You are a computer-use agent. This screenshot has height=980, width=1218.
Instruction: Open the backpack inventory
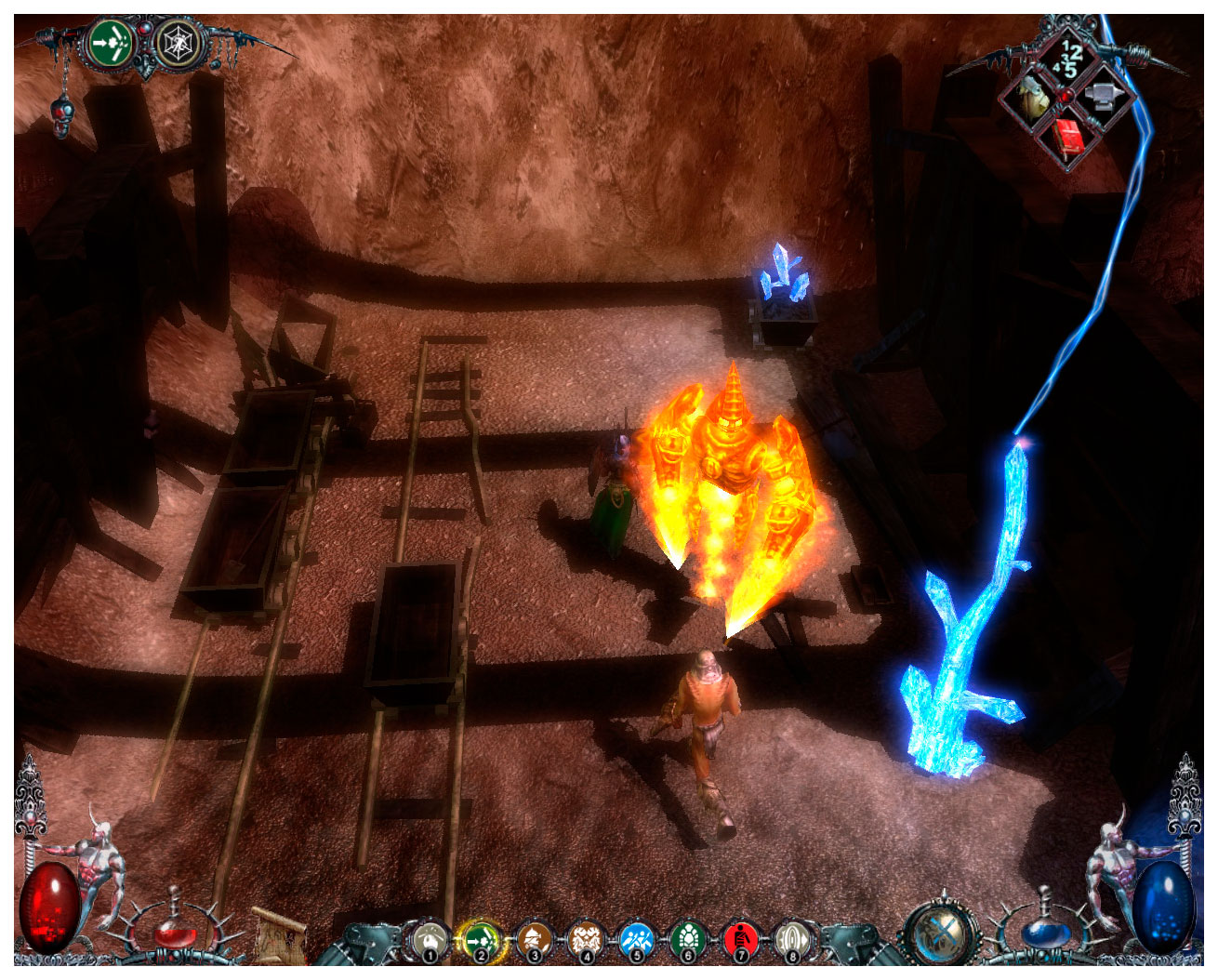pyautogui.click(x=1031, y=98)
